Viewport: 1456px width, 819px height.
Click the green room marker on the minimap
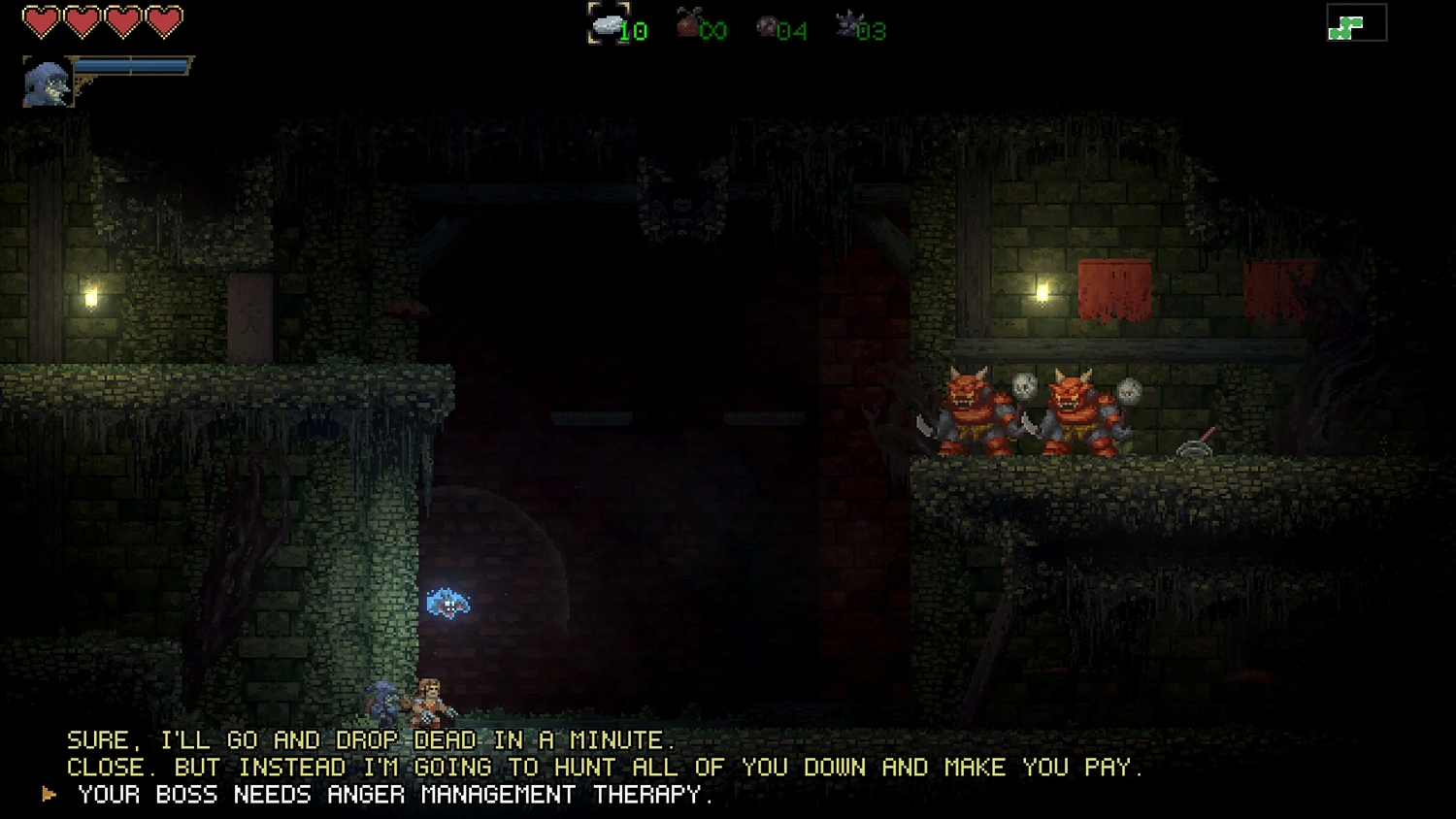tap(1346, 25)
